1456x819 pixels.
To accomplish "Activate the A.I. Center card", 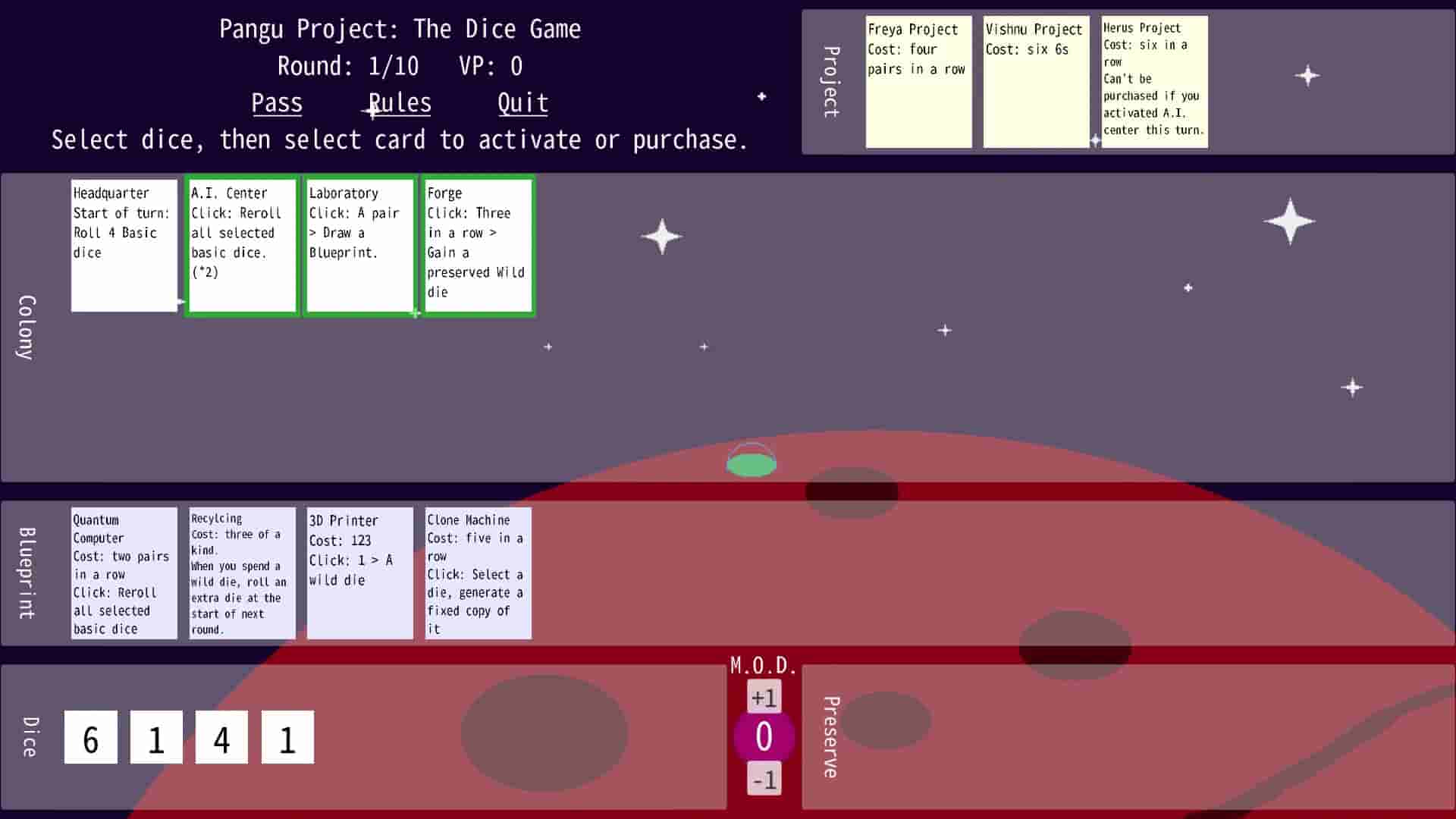I will [241, 244].
